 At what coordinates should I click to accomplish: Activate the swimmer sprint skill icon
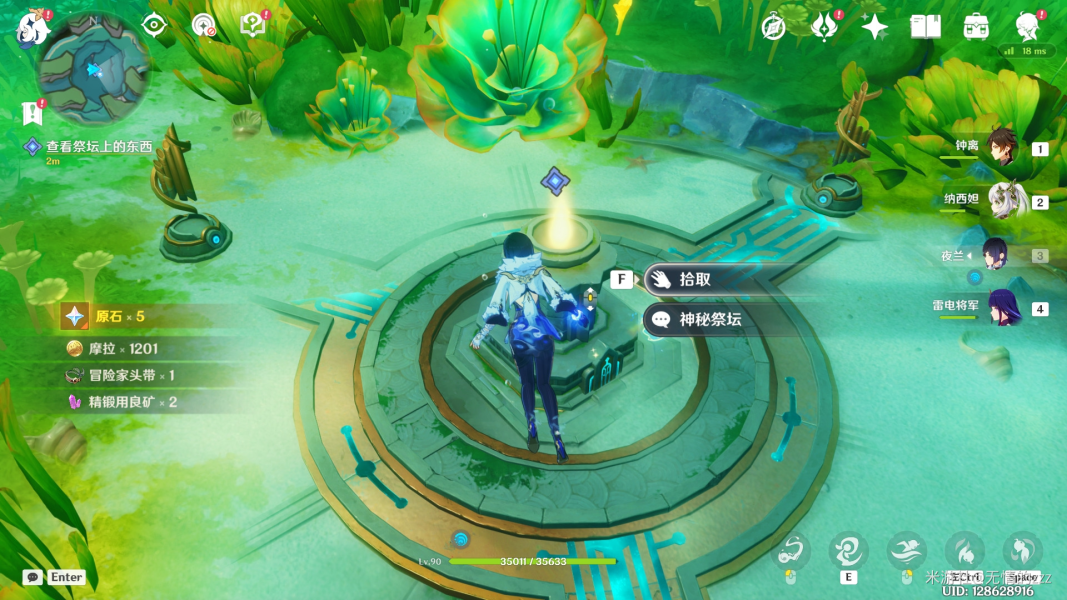[x=906, y=551]
